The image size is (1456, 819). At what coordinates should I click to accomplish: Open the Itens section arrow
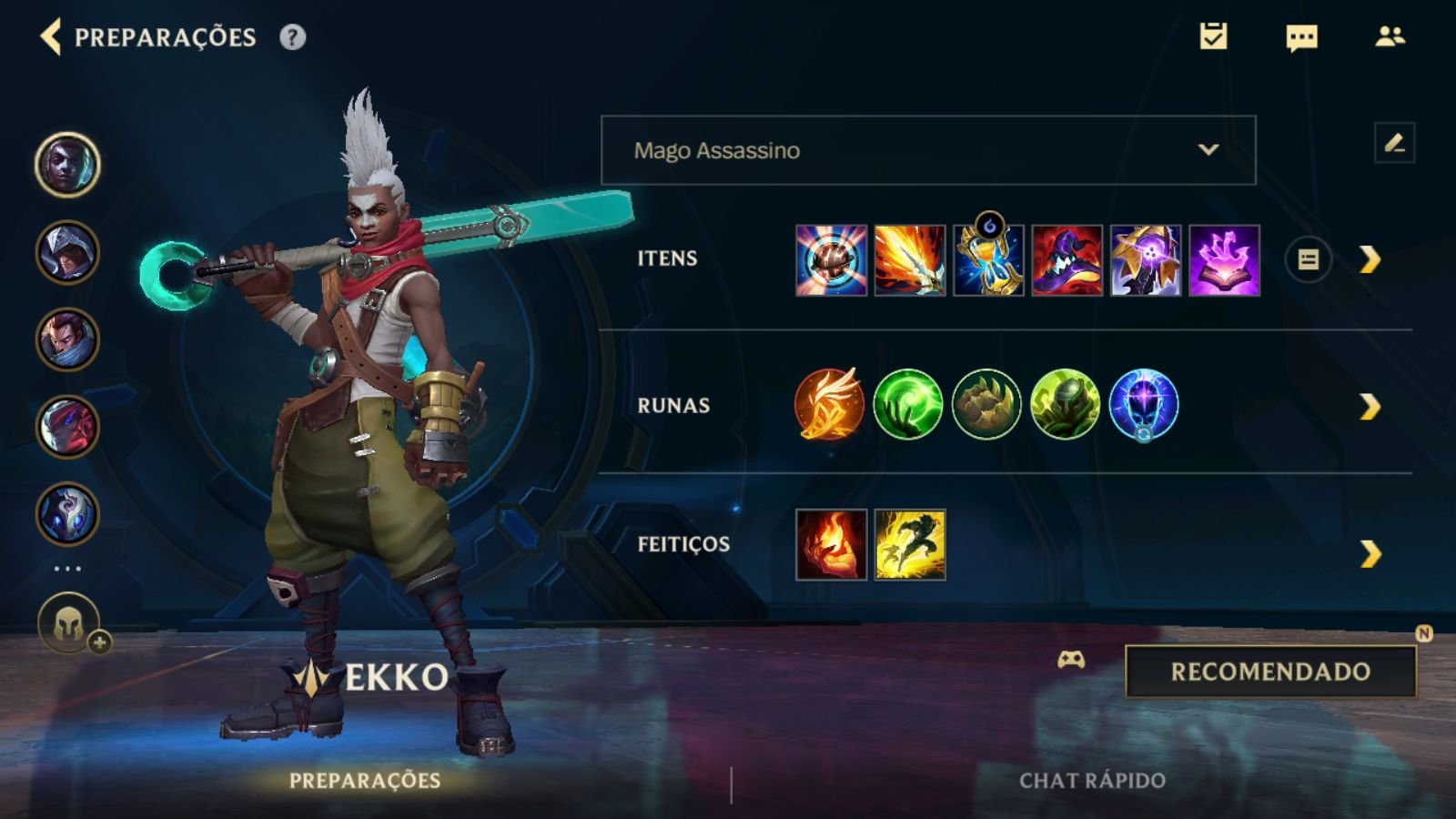[x=1370, y=260]
